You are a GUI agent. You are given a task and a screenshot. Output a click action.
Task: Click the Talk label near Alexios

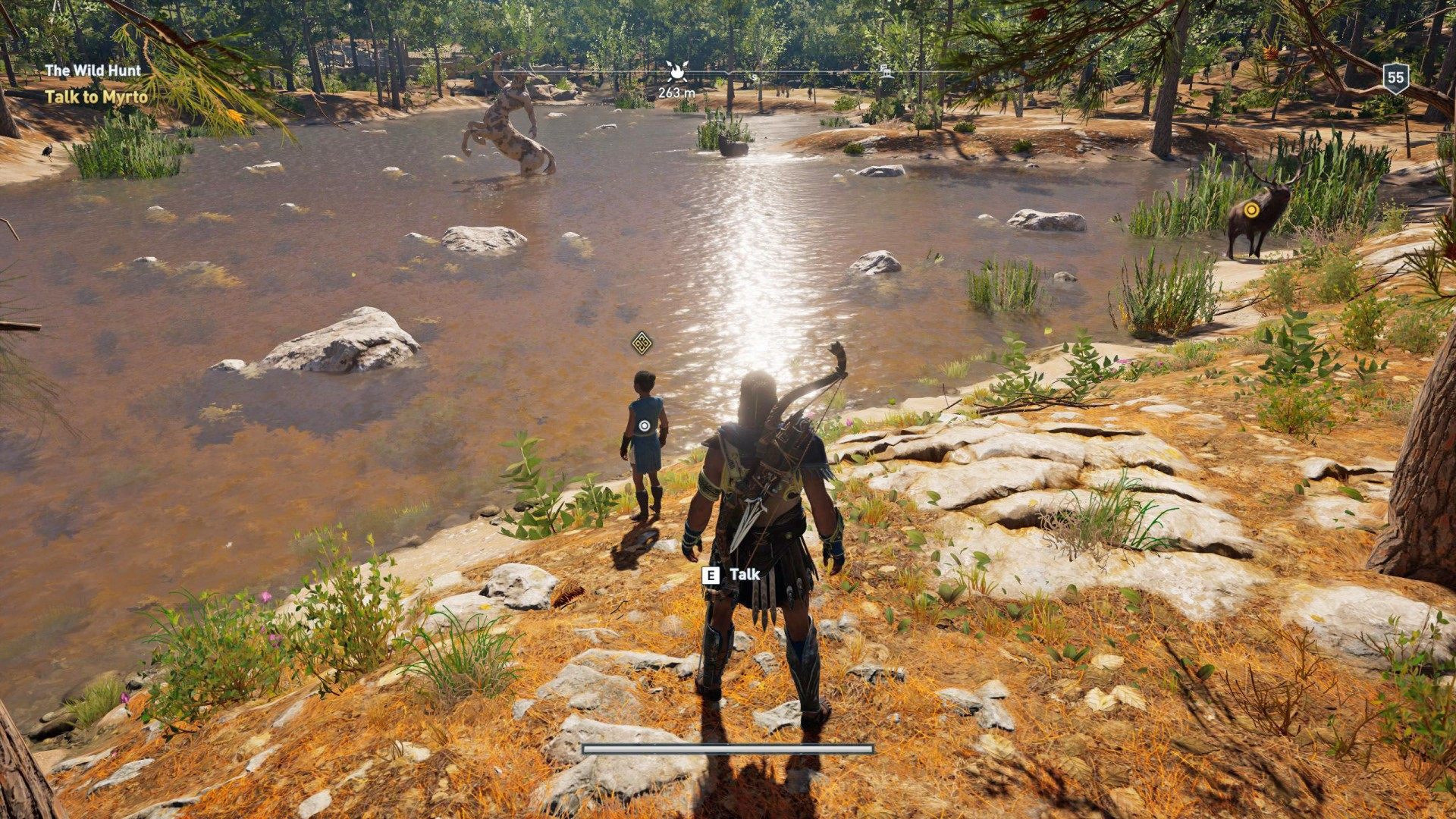pyautogui.click(x=744, y=576)
